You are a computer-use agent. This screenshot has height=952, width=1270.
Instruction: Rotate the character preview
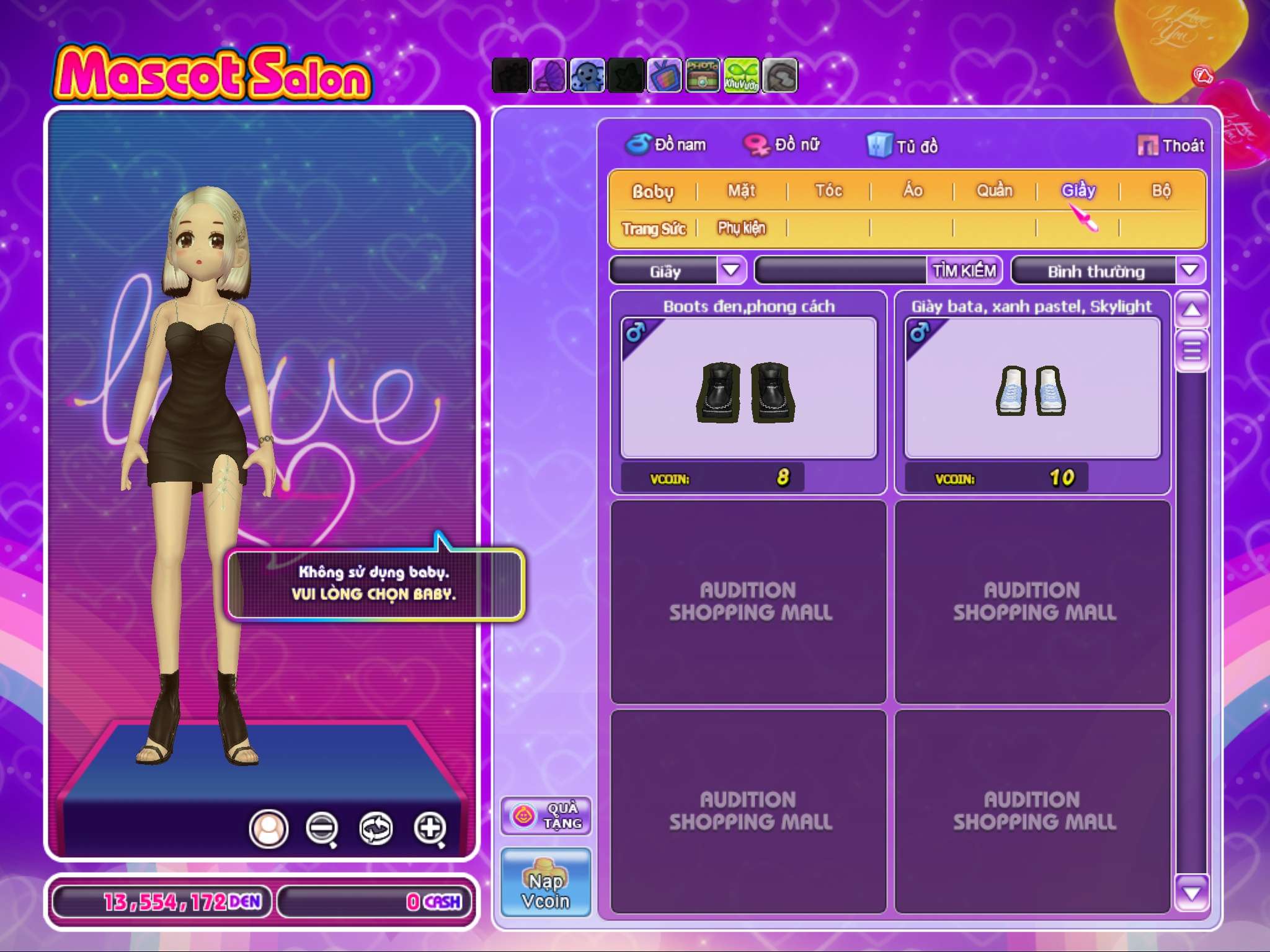click(376, 828)
